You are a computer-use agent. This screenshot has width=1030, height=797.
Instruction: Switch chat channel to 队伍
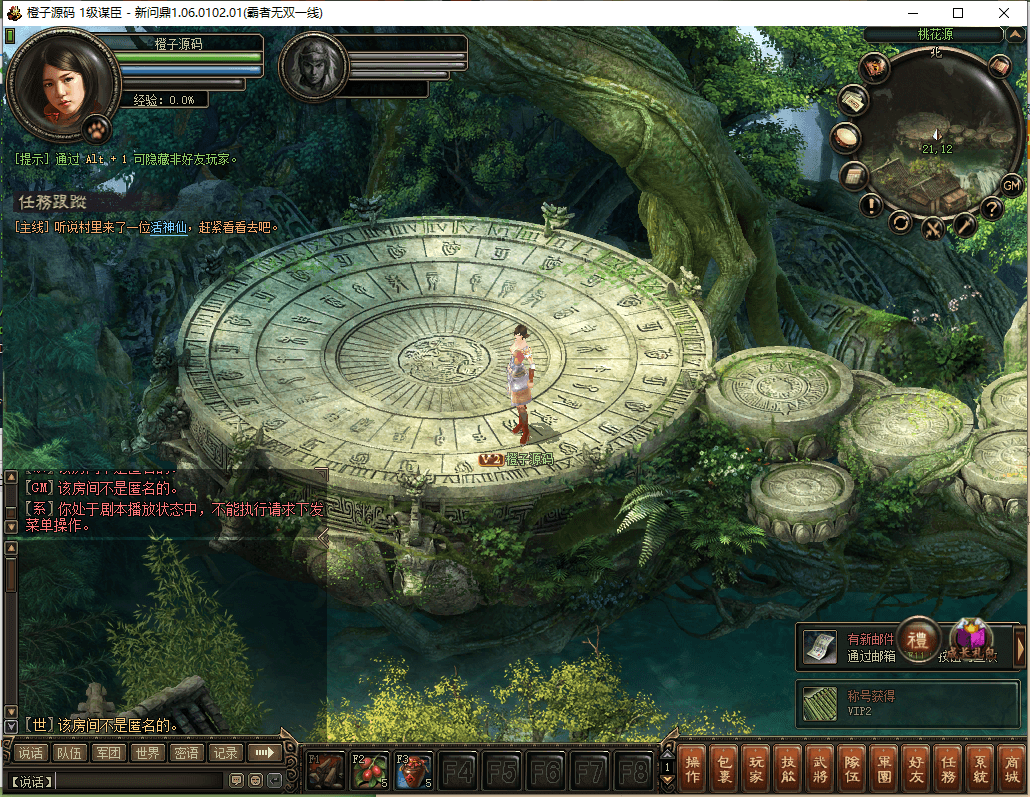click(x=69, y=753)
